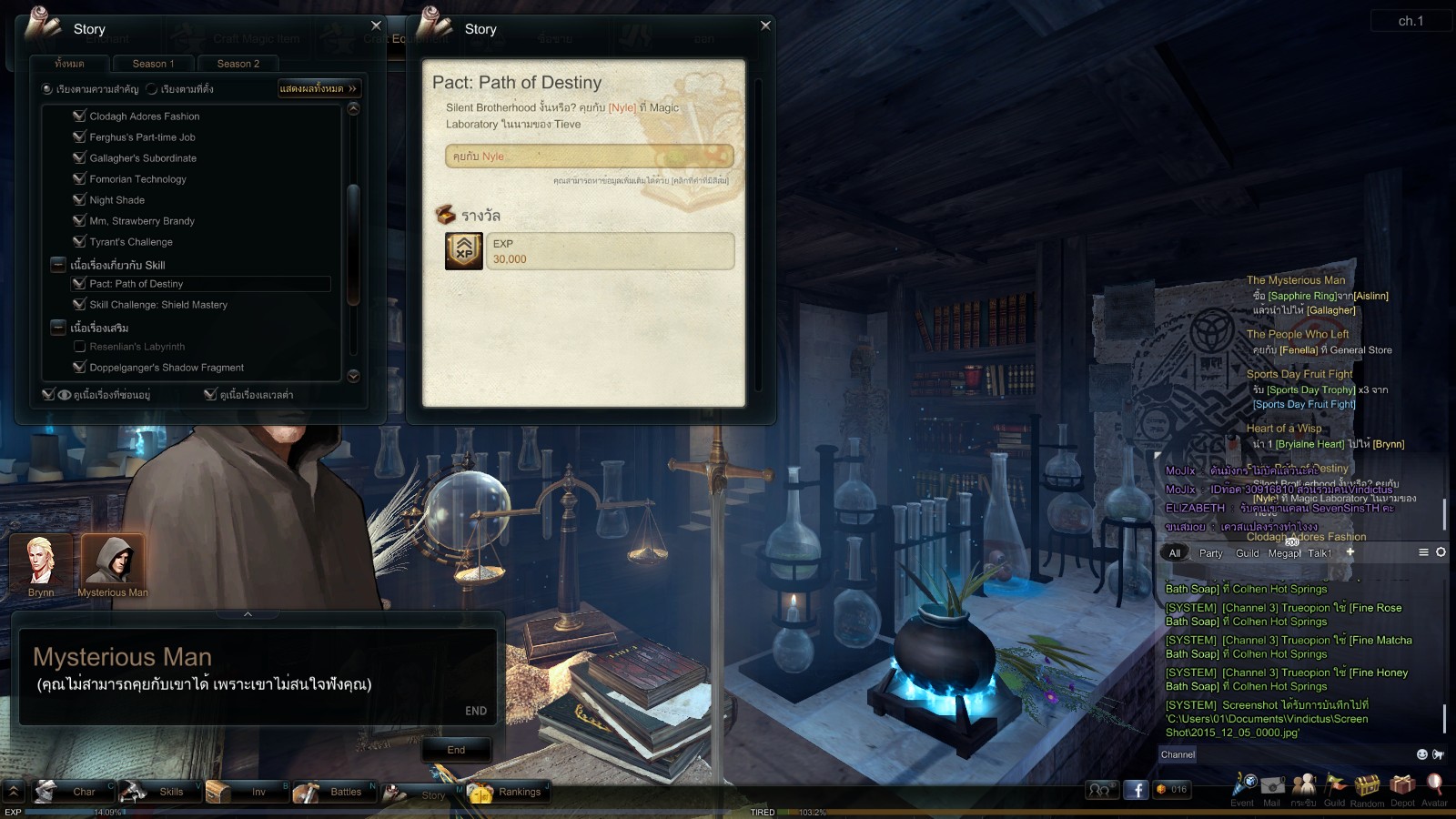Switch chat to the Guild tab
The image size is (1456, 819).
(x=1247, y=553)
